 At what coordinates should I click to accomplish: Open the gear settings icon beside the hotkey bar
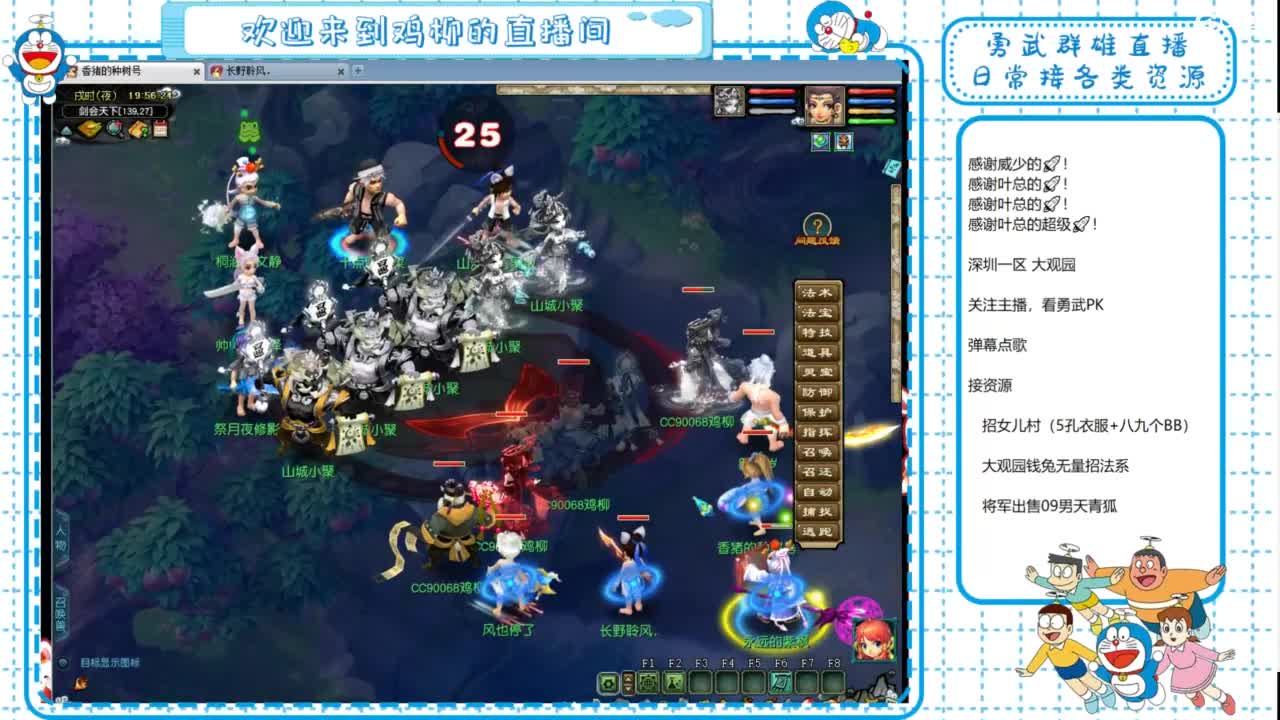click(x=607, y=682)
